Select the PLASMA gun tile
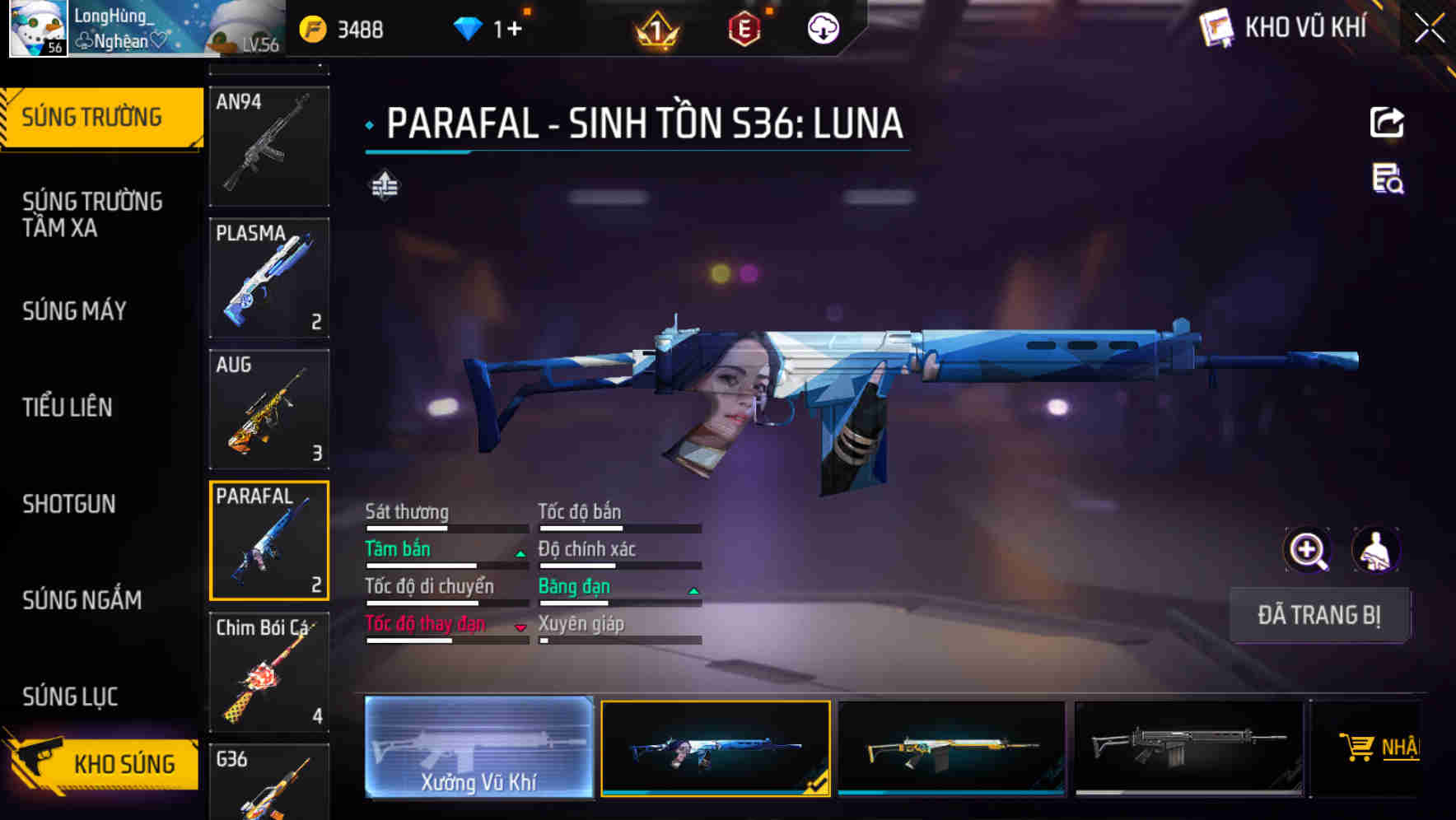This screenshot has height=820, width=1456. click(269, 277)
